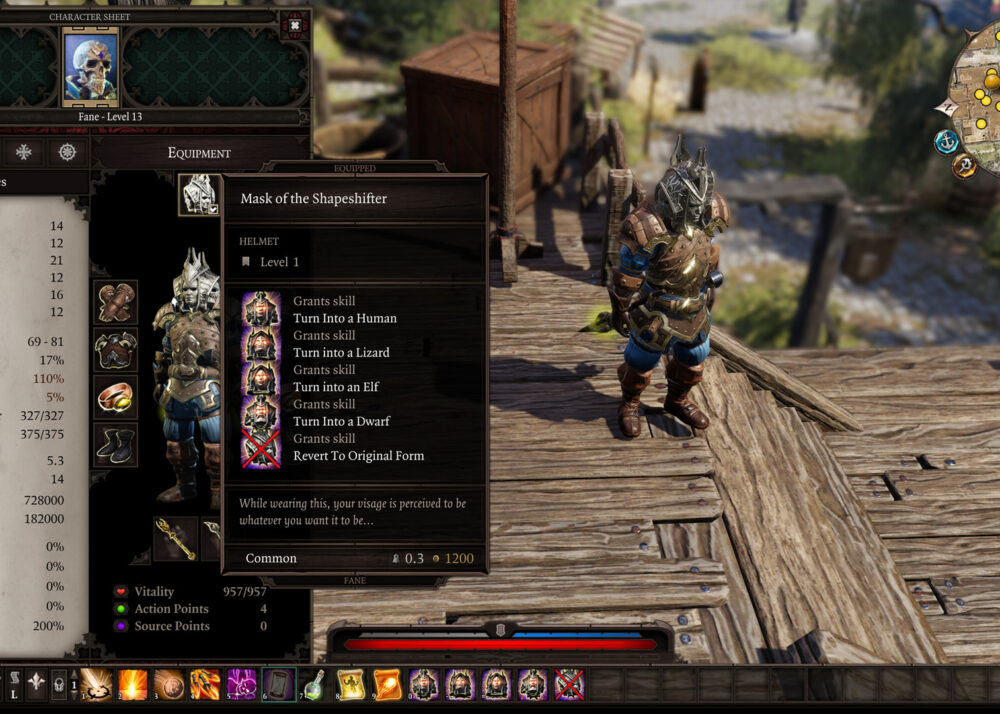
Task: Activate the red-crossed Revert To Original Form hotbar skill
Action: [569, 684]
